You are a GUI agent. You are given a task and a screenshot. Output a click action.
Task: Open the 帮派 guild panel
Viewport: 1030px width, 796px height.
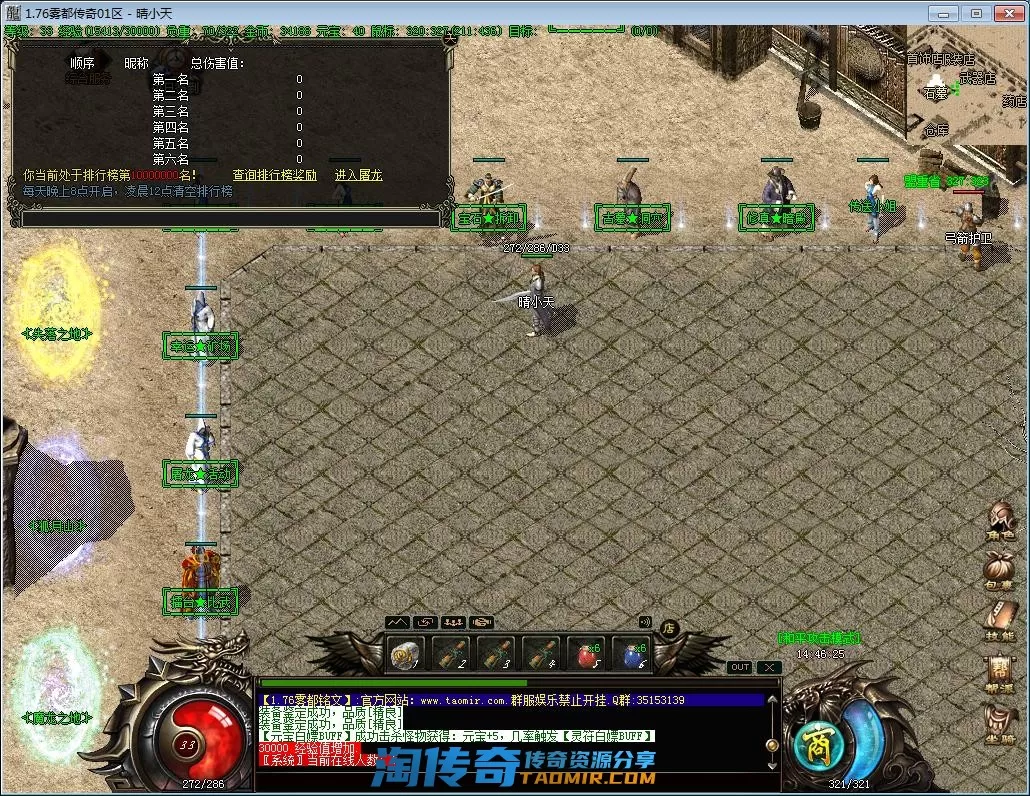pyautogui.click(x=999, y=673)
